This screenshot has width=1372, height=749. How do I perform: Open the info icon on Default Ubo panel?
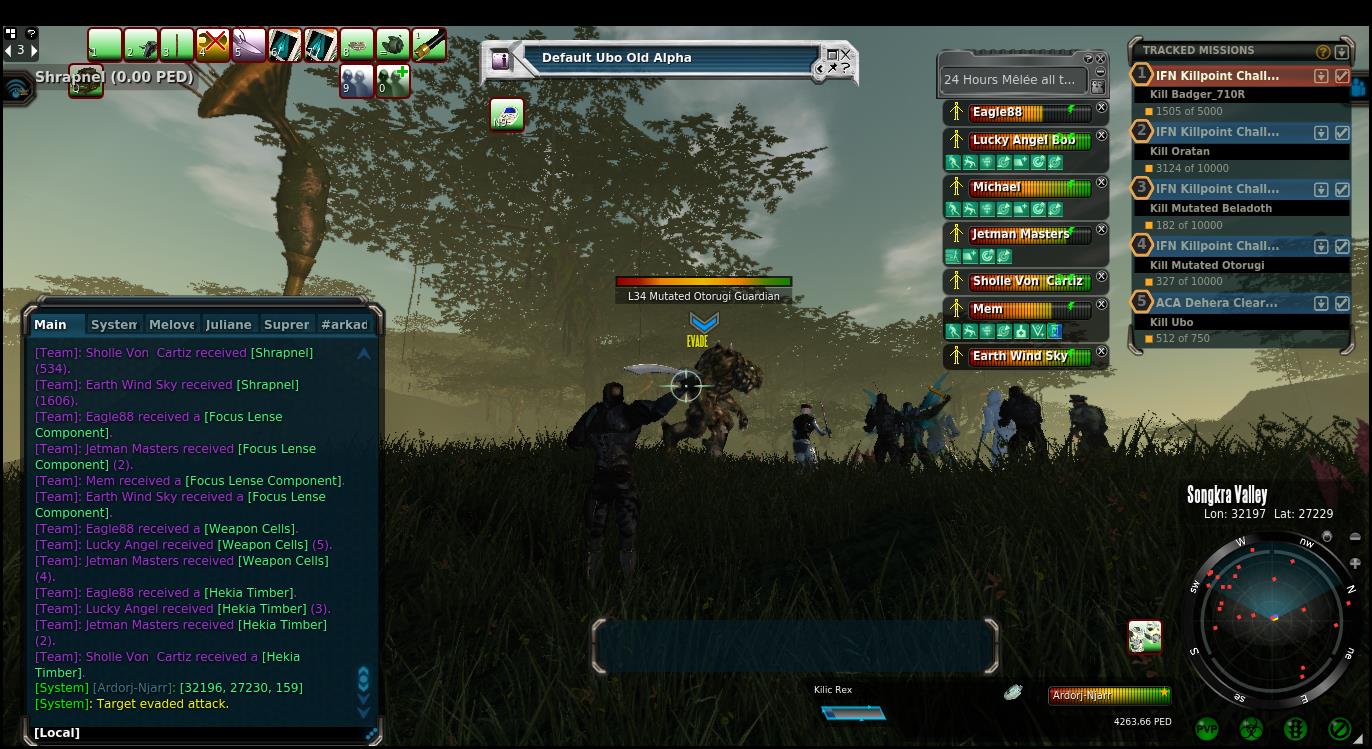pyautogui.click(x=501, y=60)
